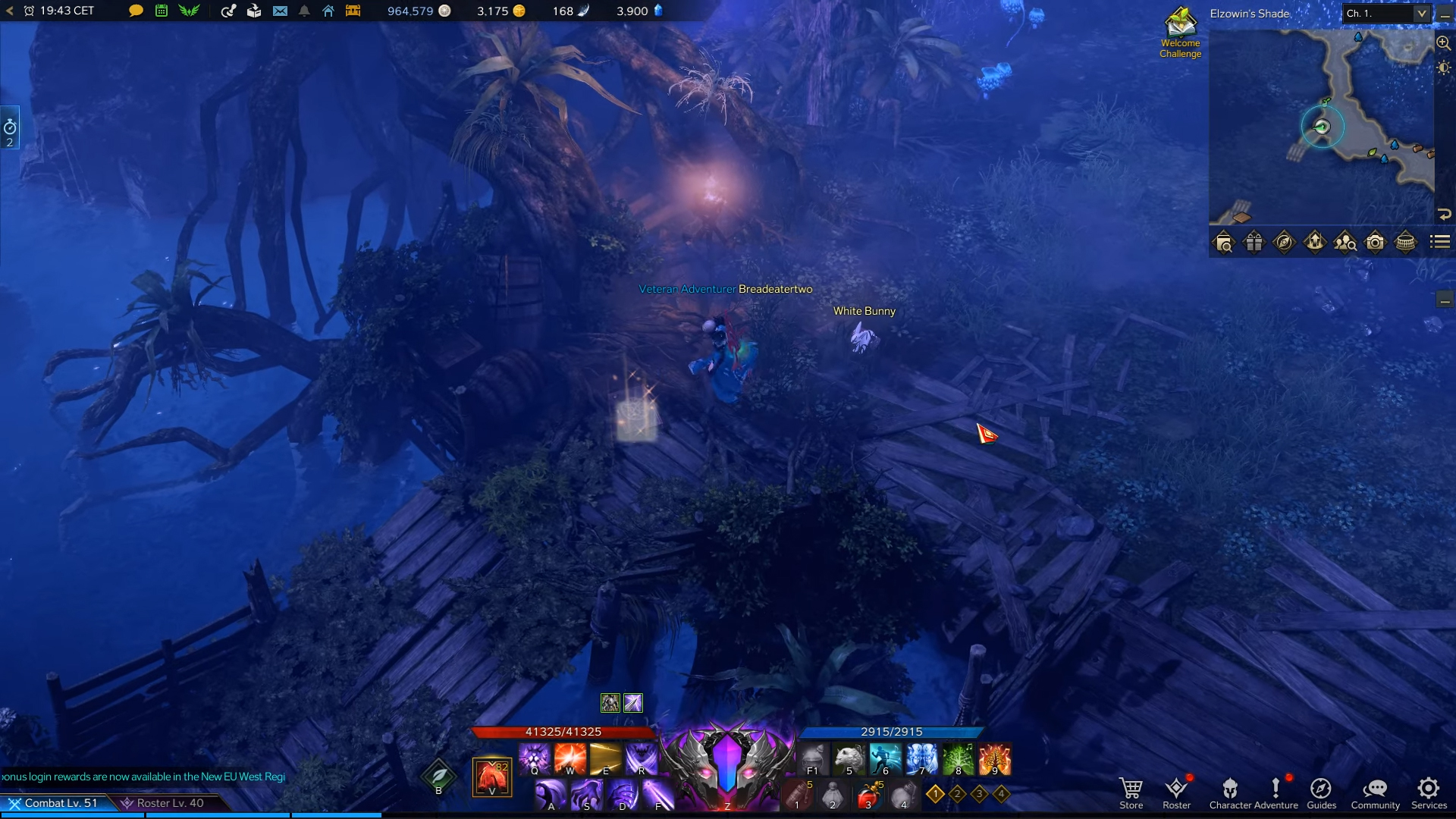Open the Store menu
This screenshot has height=819, width=1456.
click(1131, 792)
